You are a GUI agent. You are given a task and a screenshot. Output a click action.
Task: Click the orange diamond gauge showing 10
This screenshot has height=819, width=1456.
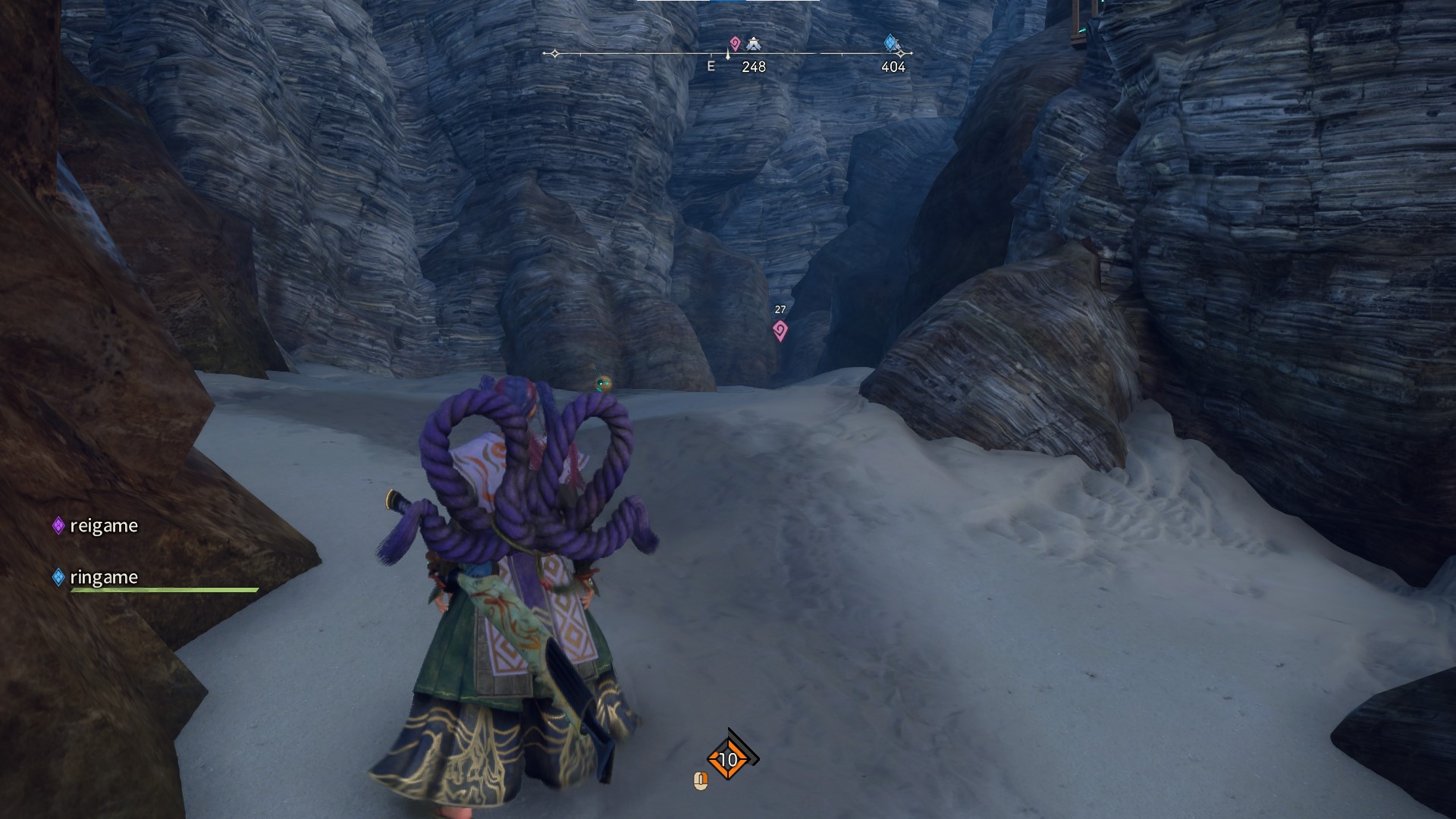[728, 758]
